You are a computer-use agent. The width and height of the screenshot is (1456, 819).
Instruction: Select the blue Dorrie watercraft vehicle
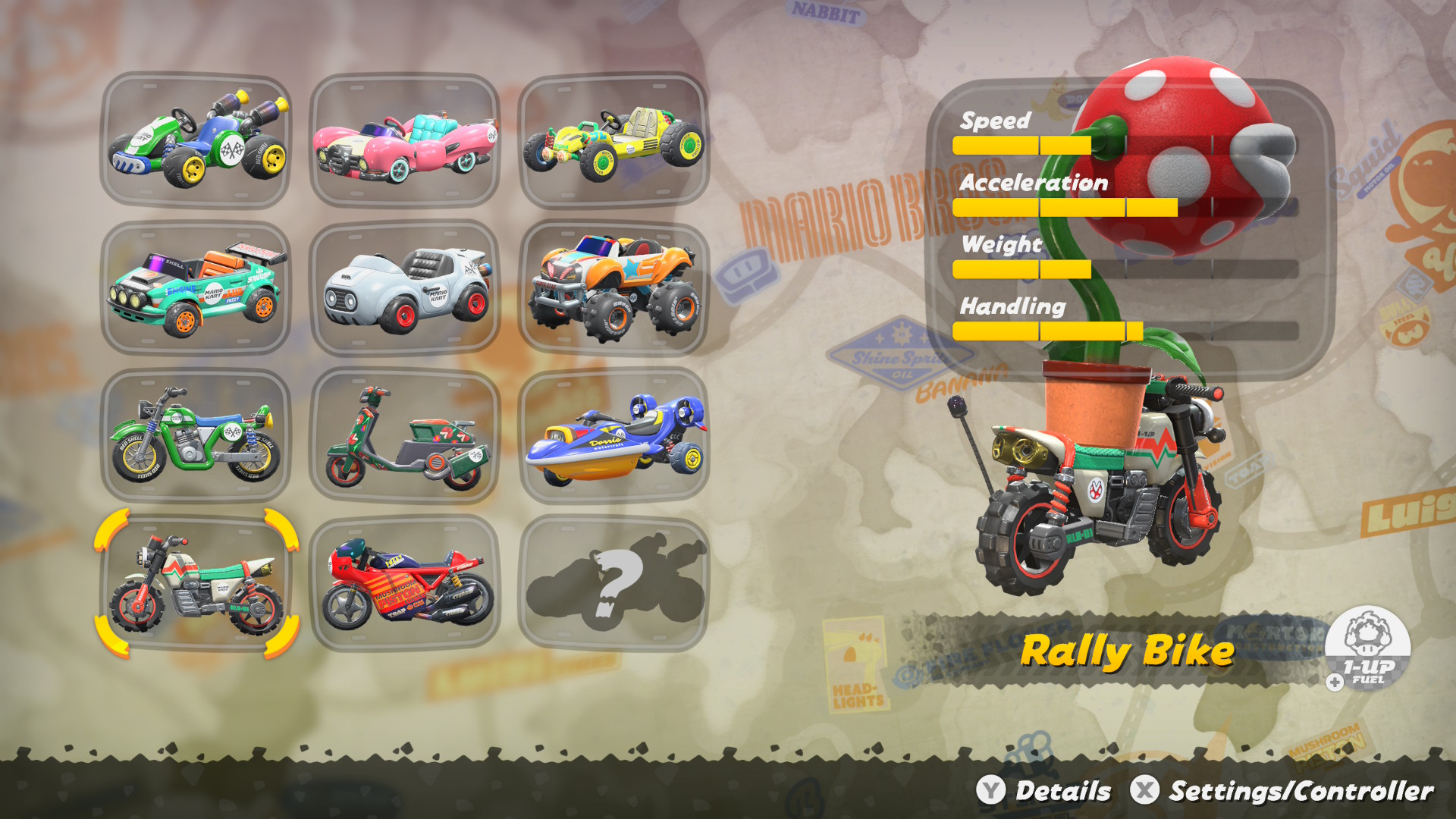pyautogui.click(x=613, y=436)
